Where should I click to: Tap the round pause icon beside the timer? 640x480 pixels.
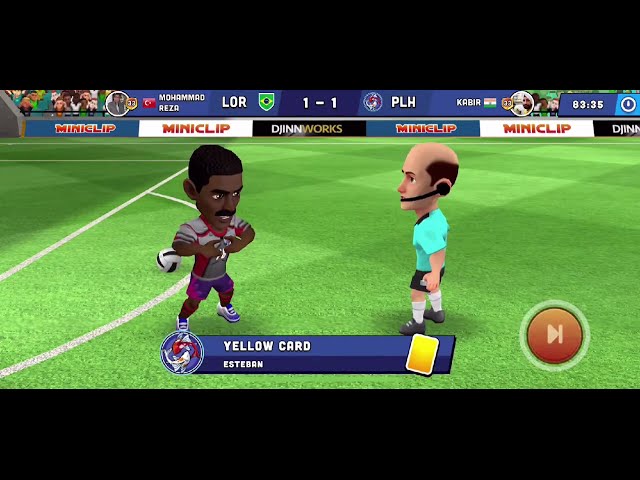point(627,103)
